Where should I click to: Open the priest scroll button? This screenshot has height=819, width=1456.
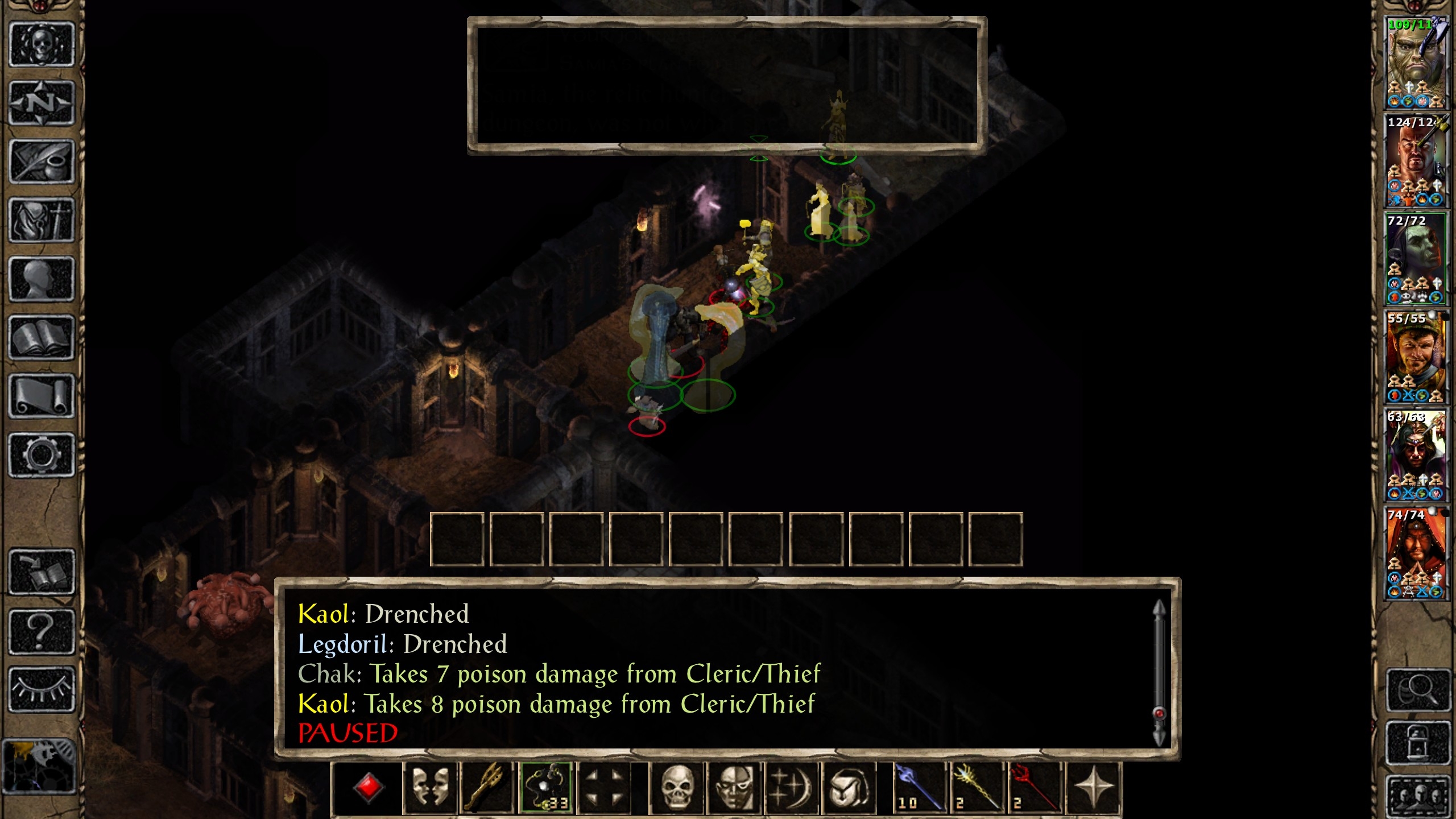(42, 396)
